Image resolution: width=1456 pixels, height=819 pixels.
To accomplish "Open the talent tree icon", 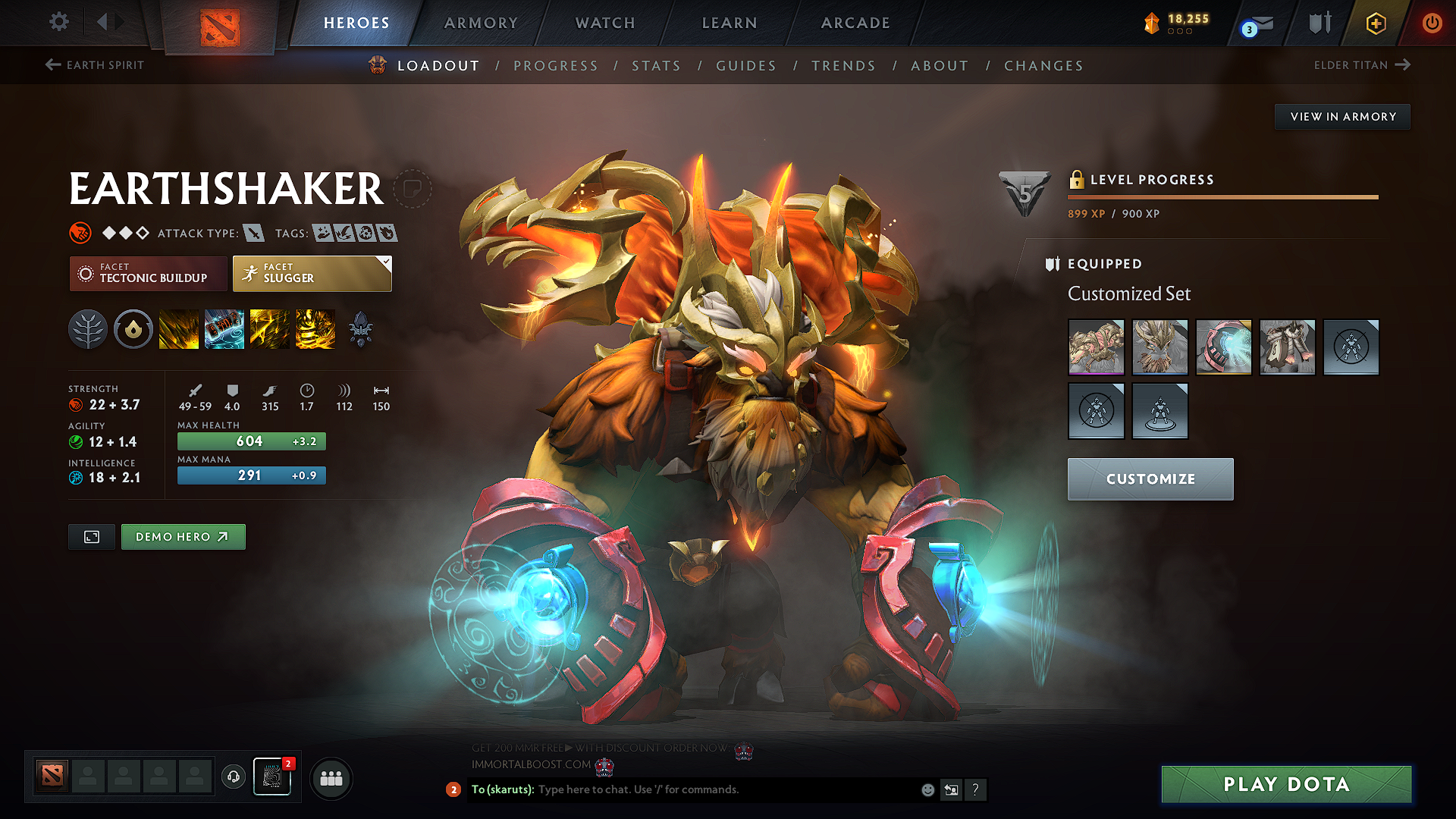I will (88, 329).
